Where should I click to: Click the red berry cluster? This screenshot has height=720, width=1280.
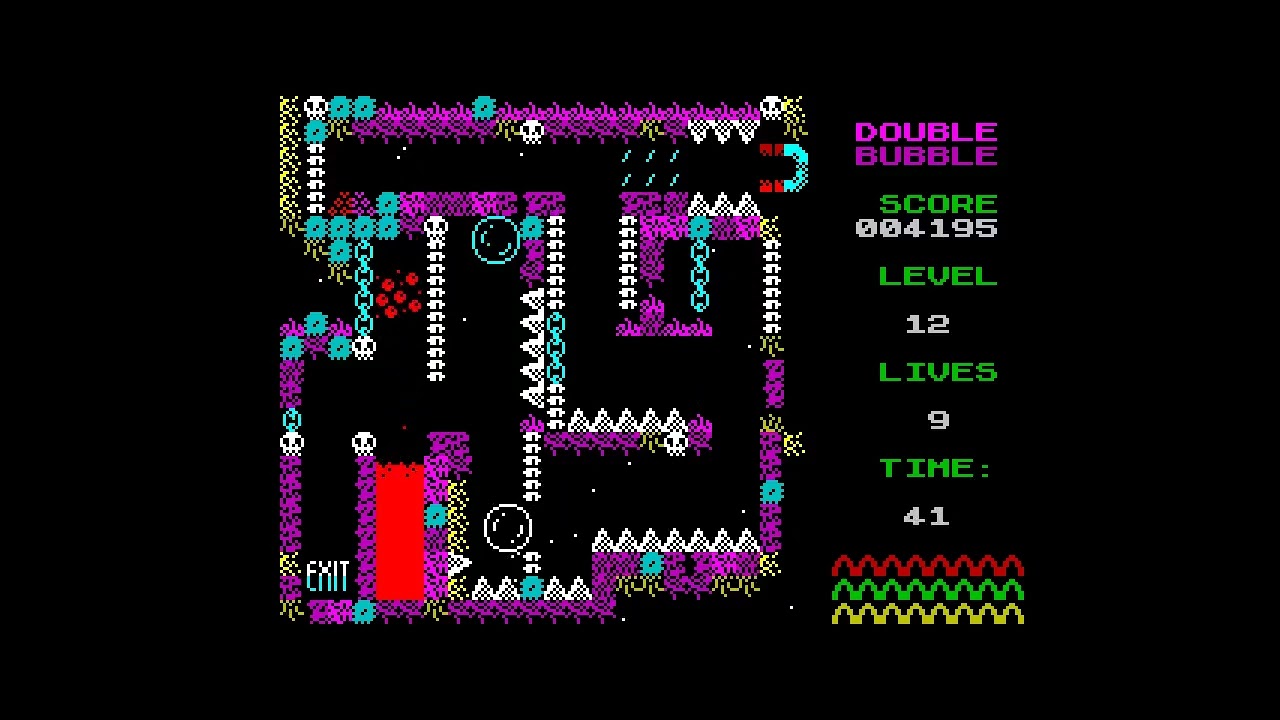[400, 293]
